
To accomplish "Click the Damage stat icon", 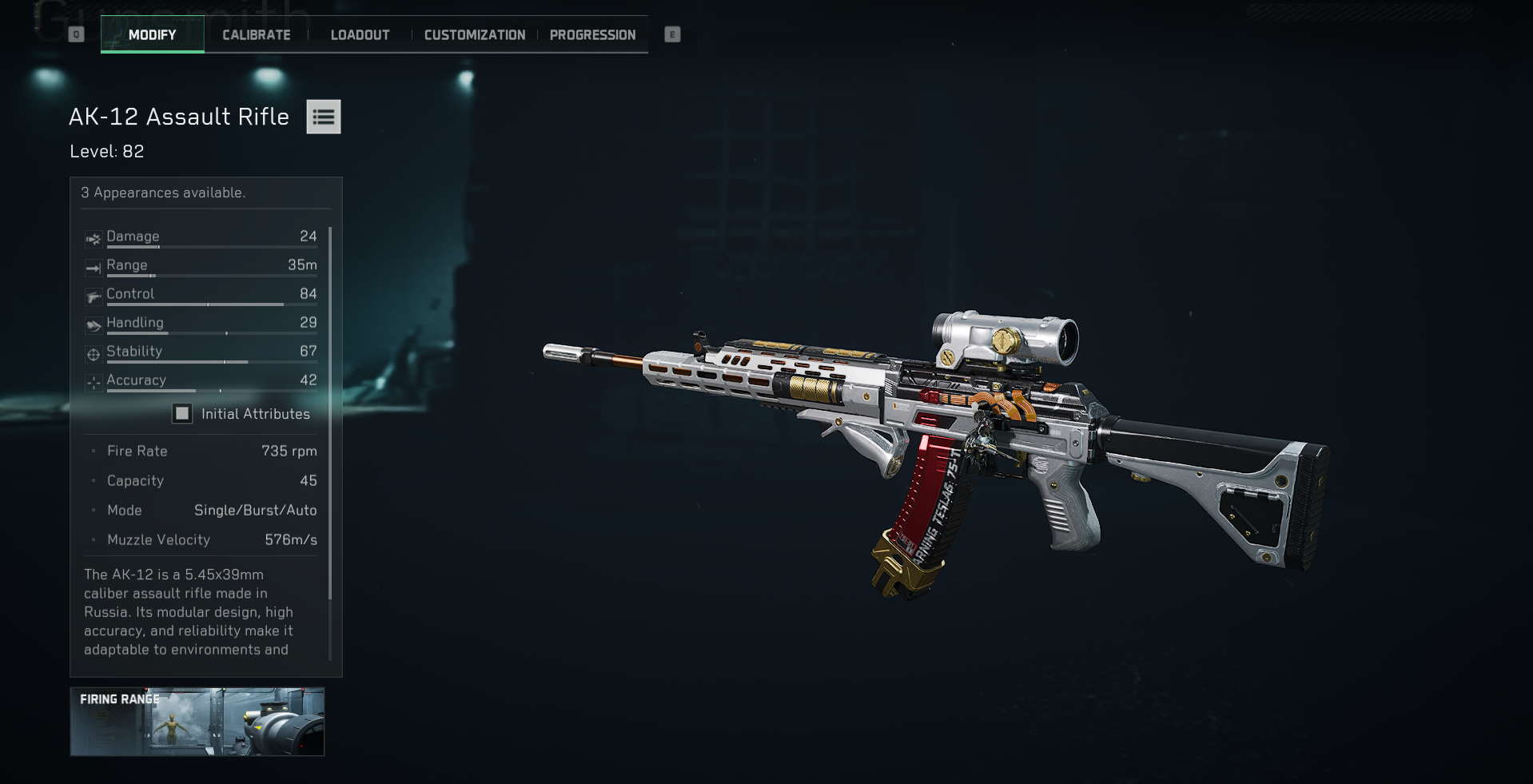I will coord(92,237).
